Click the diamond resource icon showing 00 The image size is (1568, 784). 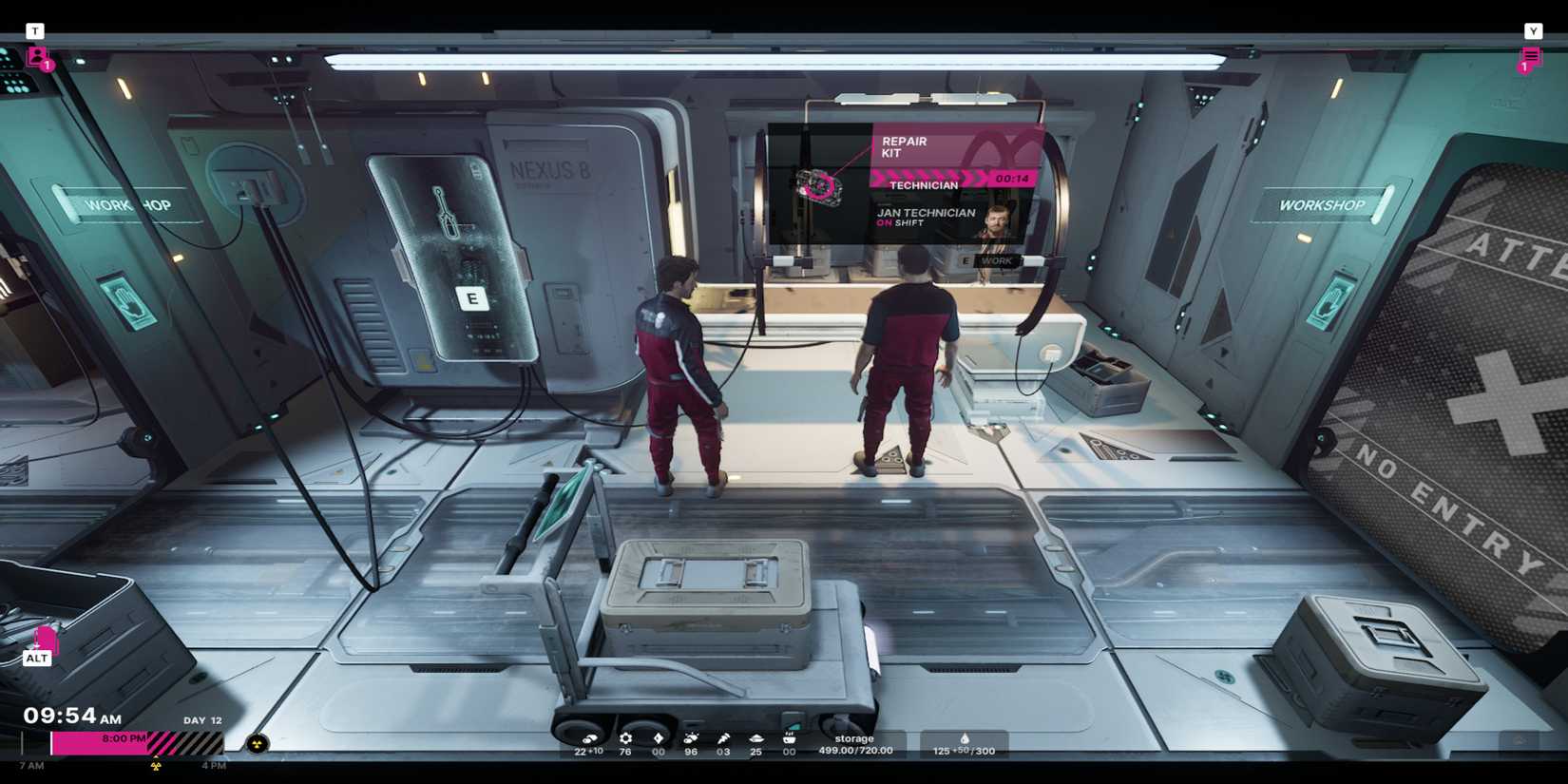[x=657, y=737]
